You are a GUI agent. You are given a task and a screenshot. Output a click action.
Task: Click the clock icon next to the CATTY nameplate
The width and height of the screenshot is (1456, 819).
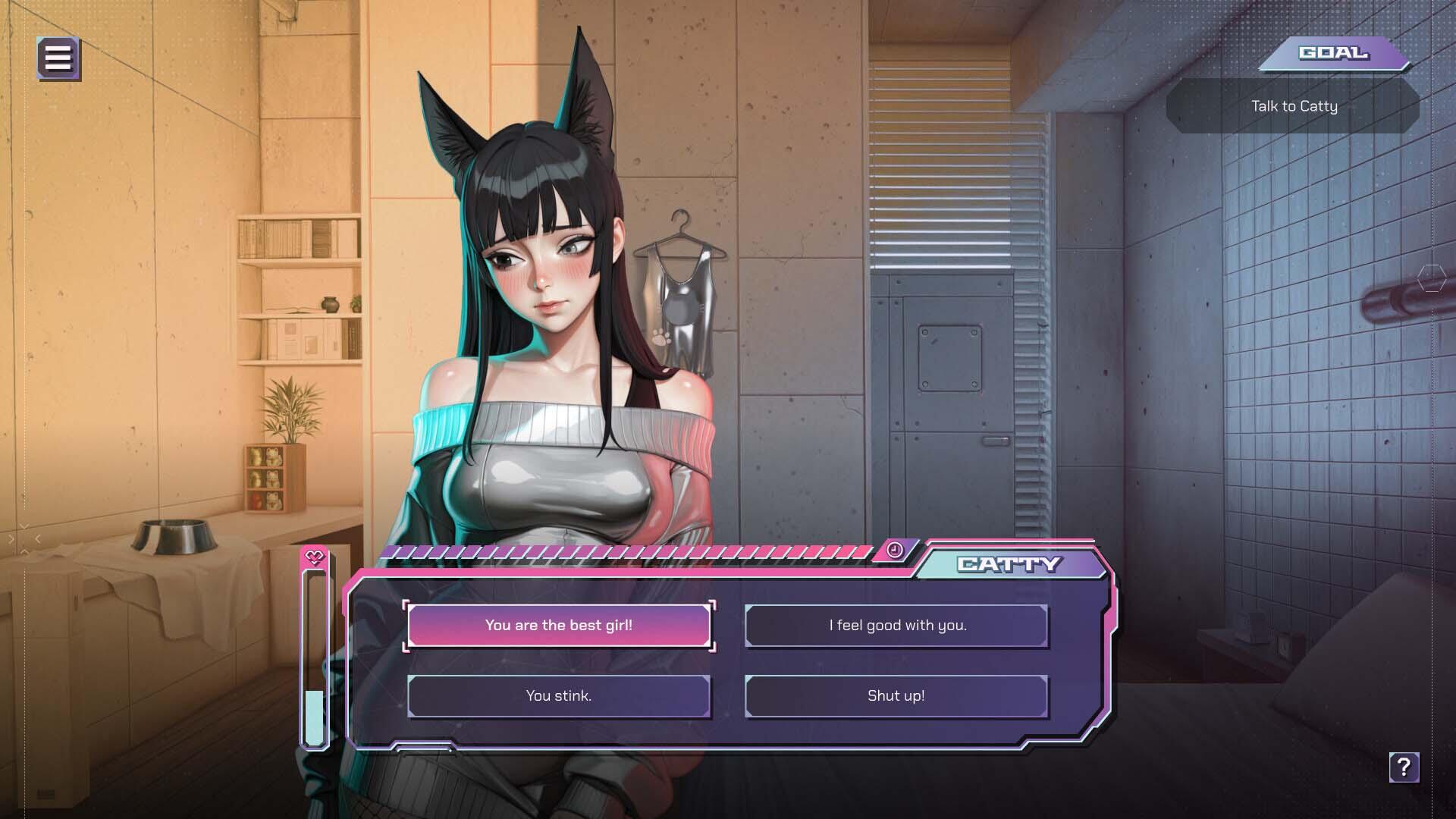click(895, 551)
